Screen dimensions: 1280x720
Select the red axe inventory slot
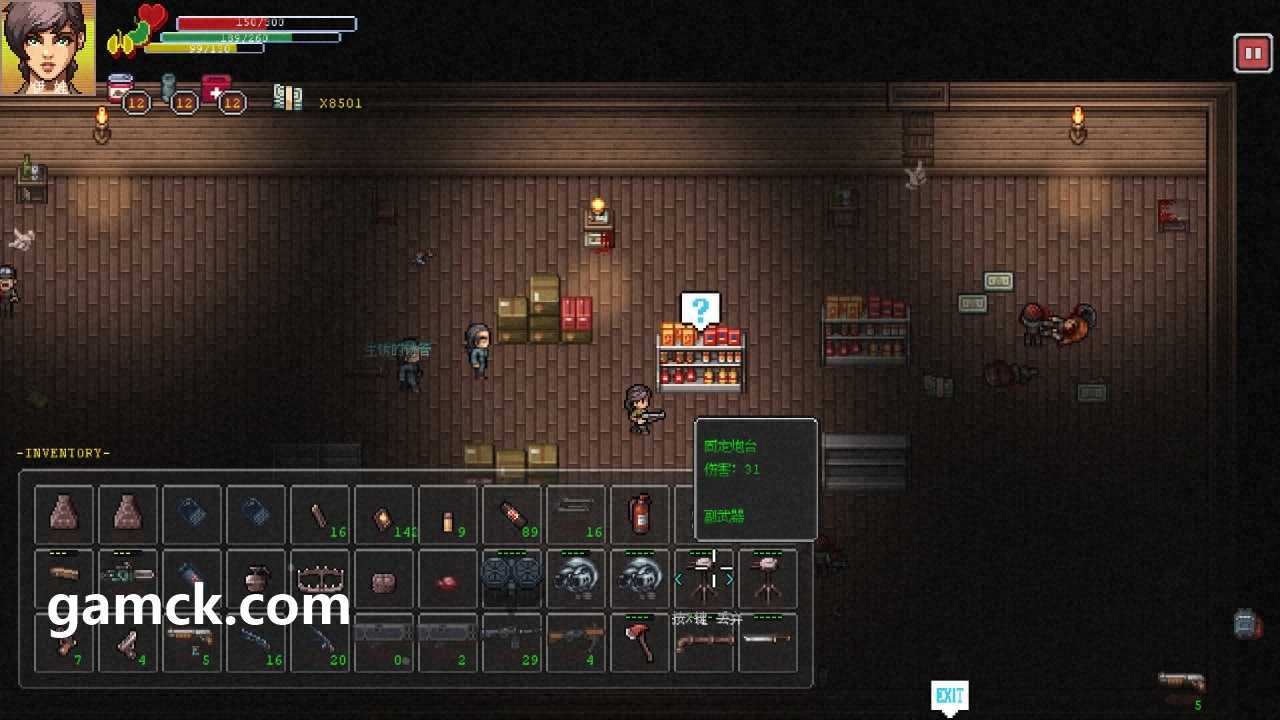640,642
